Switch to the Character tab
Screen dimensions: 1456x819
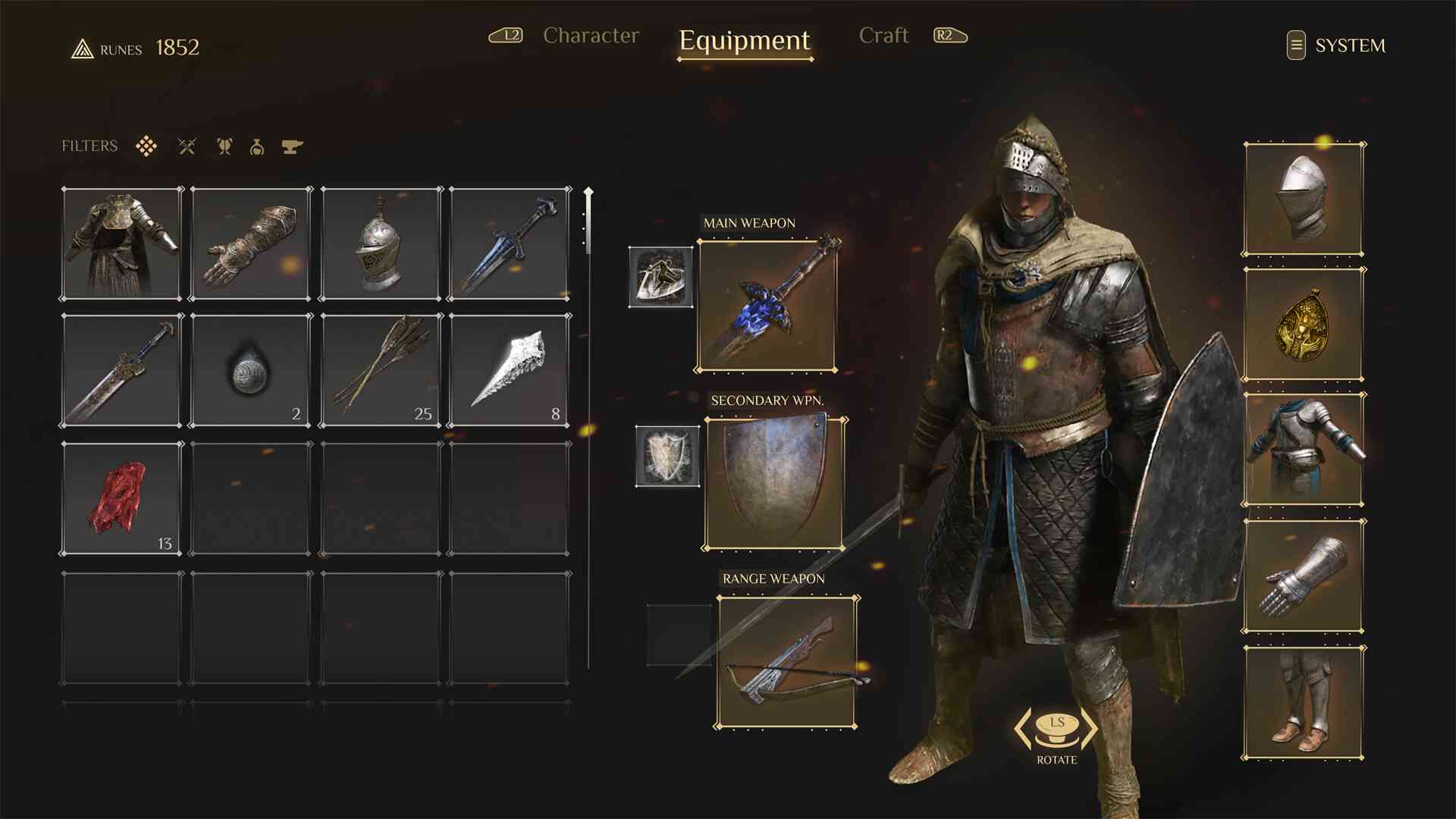[x=591, y=36]
